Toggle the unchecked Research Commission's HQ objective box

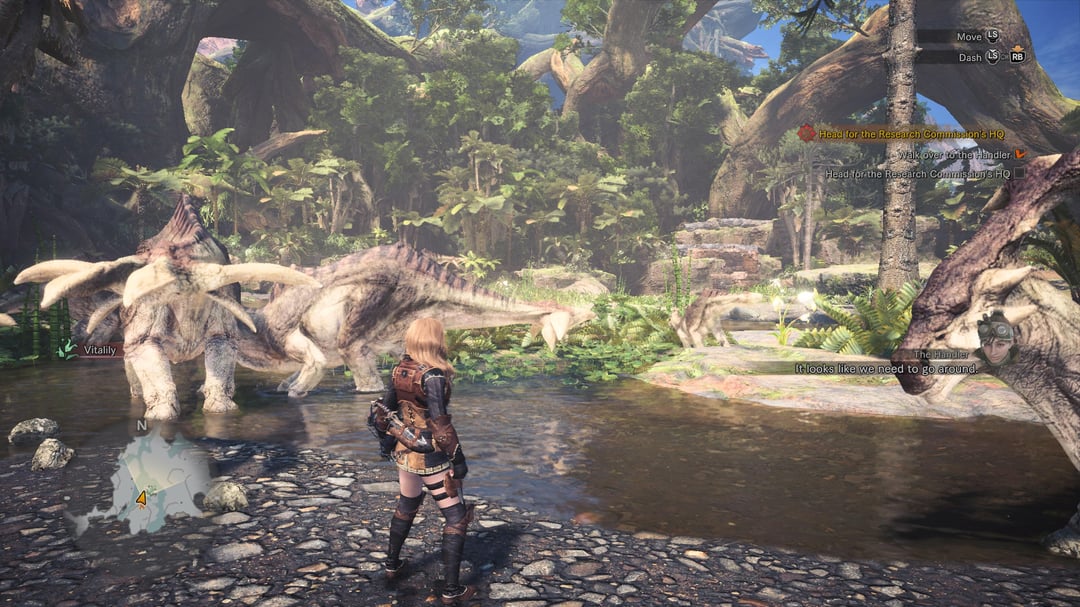(1019, 173)
